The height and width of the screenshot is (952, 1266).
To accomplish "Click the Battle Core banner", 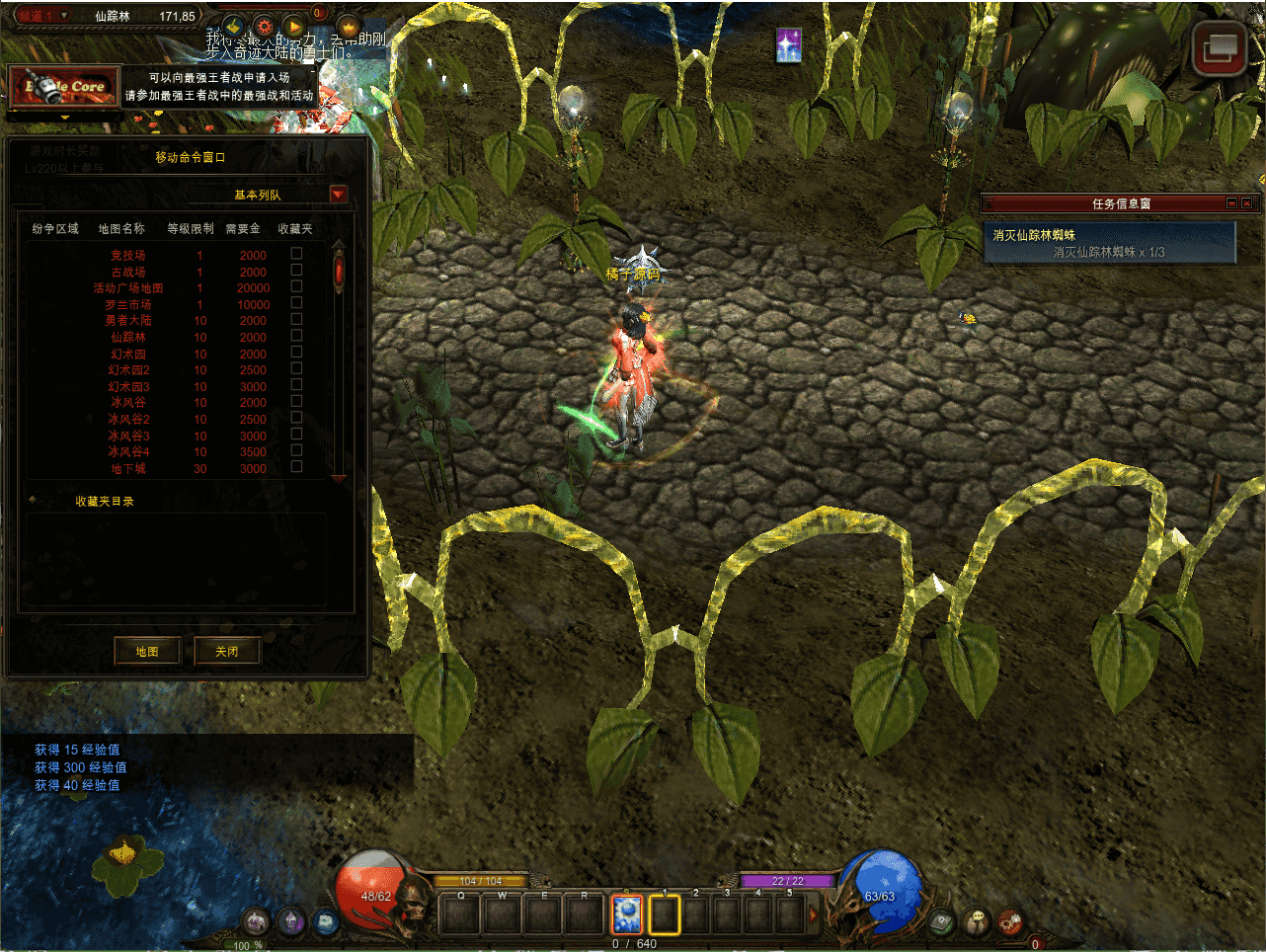I will coord(64,87).
